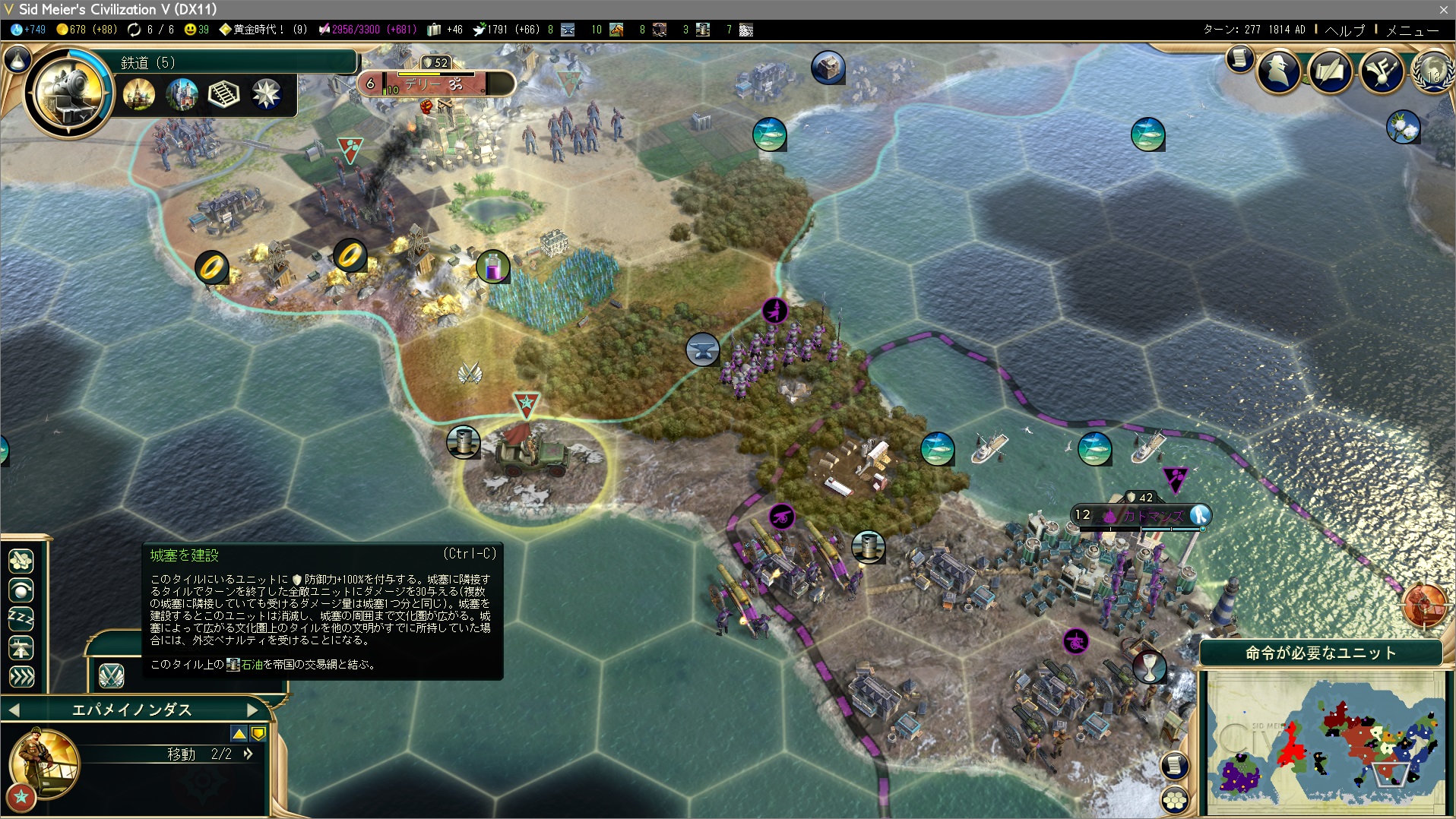The height and width of the screenshot is (819, 1456).
Task: Open the research panel train portrait
Action: click(x=68, y=93)
